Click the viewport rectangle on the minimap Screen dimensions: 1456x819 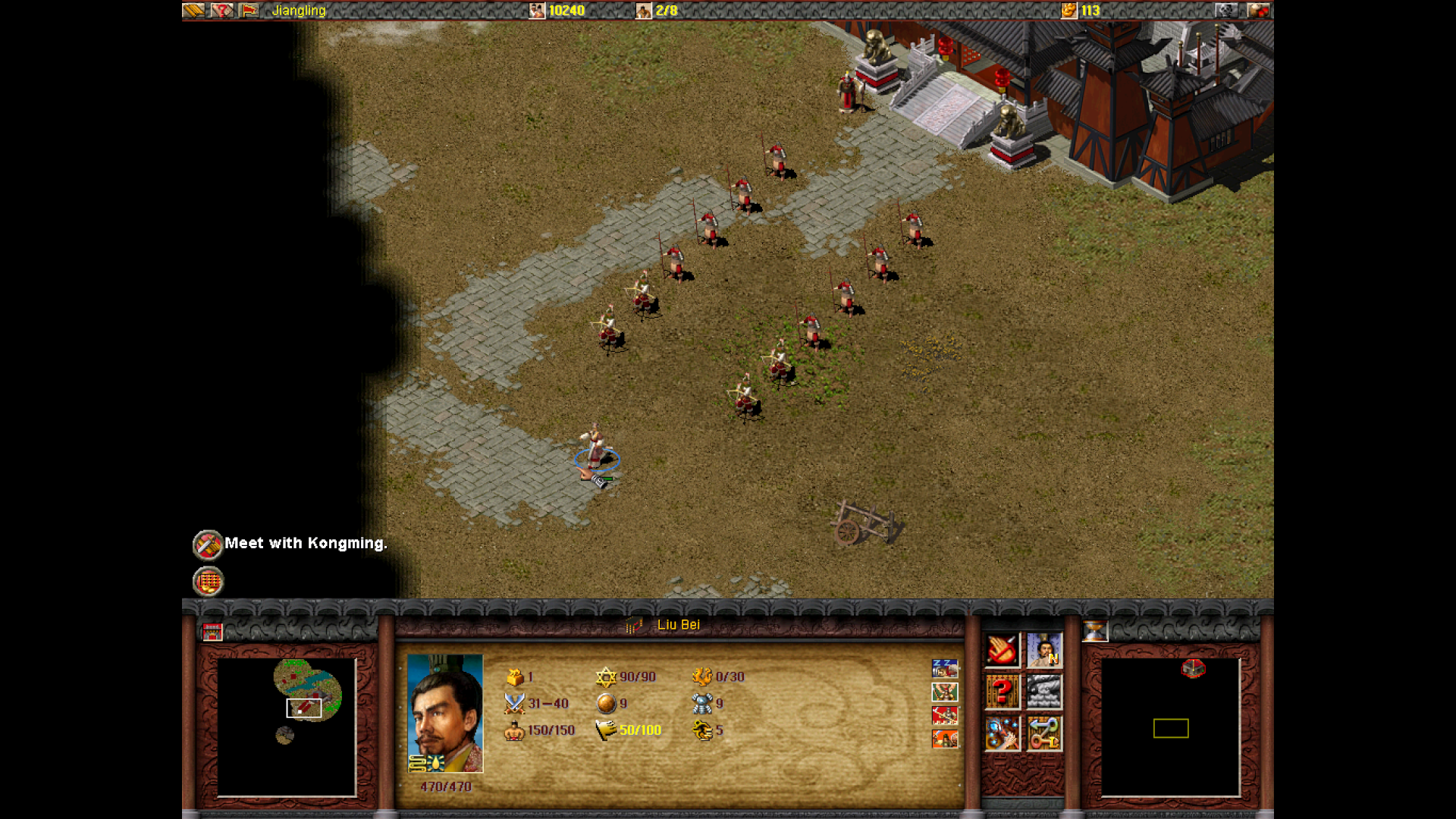(303, 708)
